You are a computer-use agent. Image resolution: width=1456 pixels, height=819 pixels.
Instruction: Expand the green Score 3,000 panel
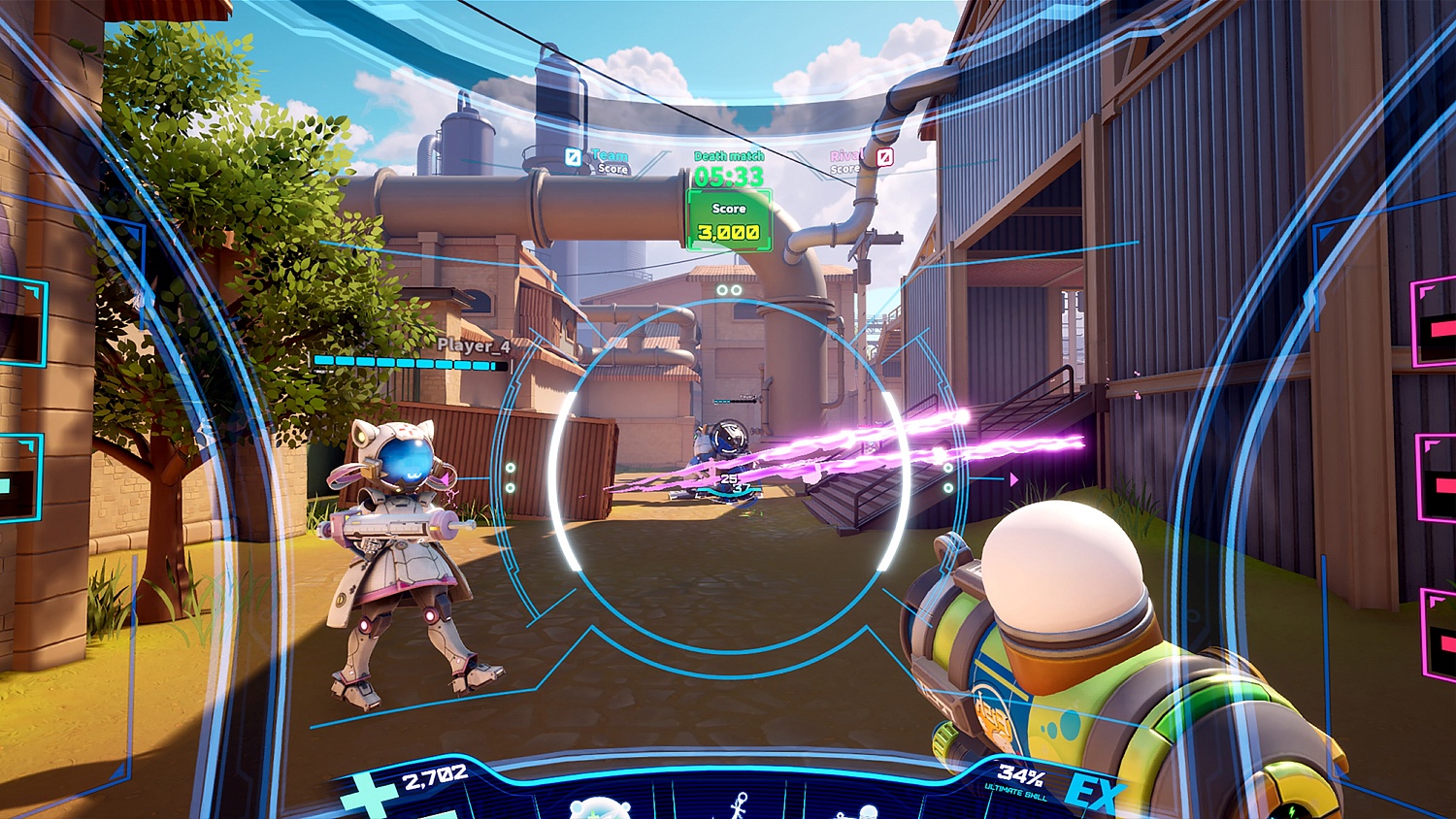[x=728, y=219]
